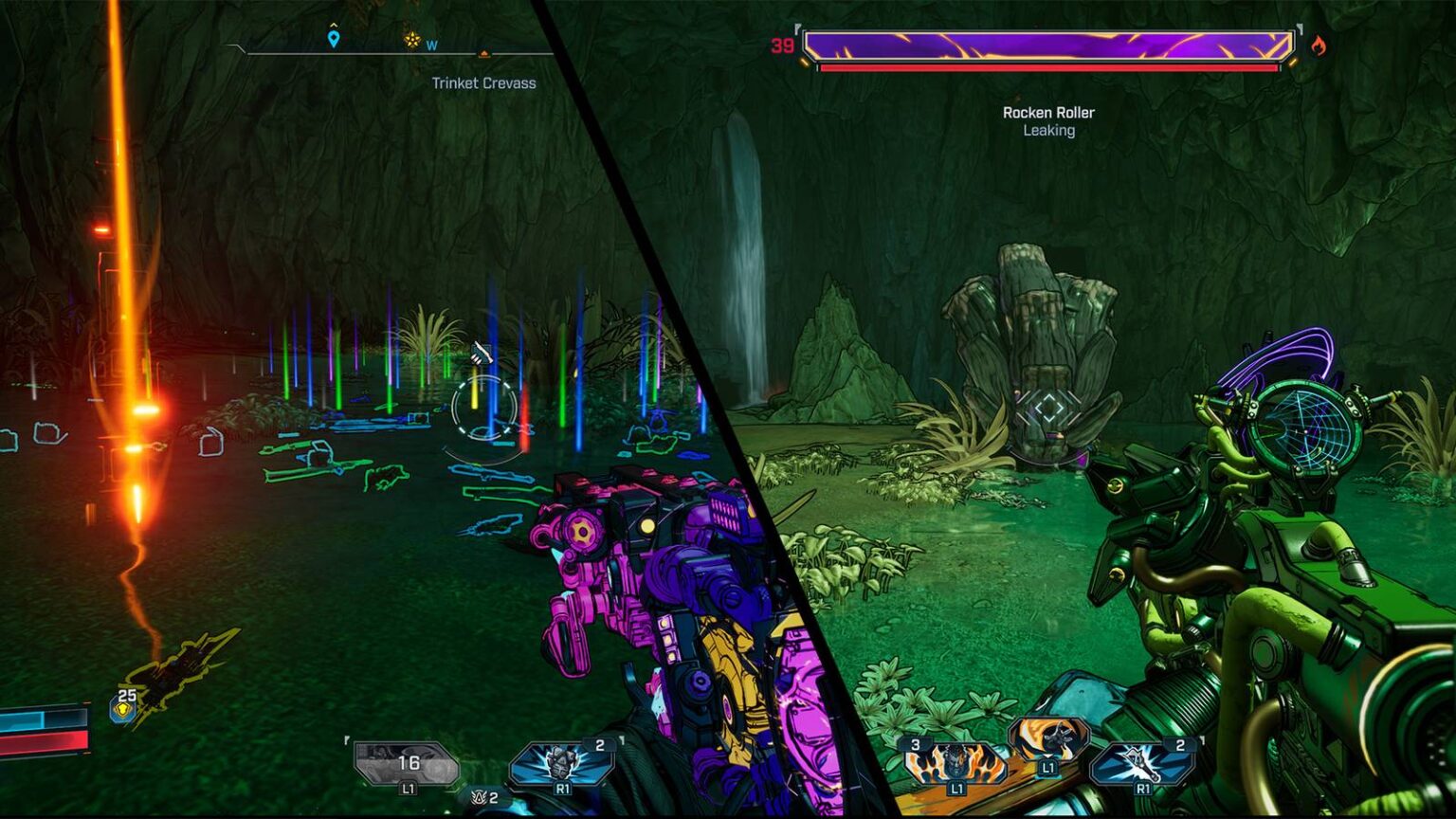Click the yellow shield icon showing 25
Image resolution: width=1456 pixels, height=819 pixels.
122,708
